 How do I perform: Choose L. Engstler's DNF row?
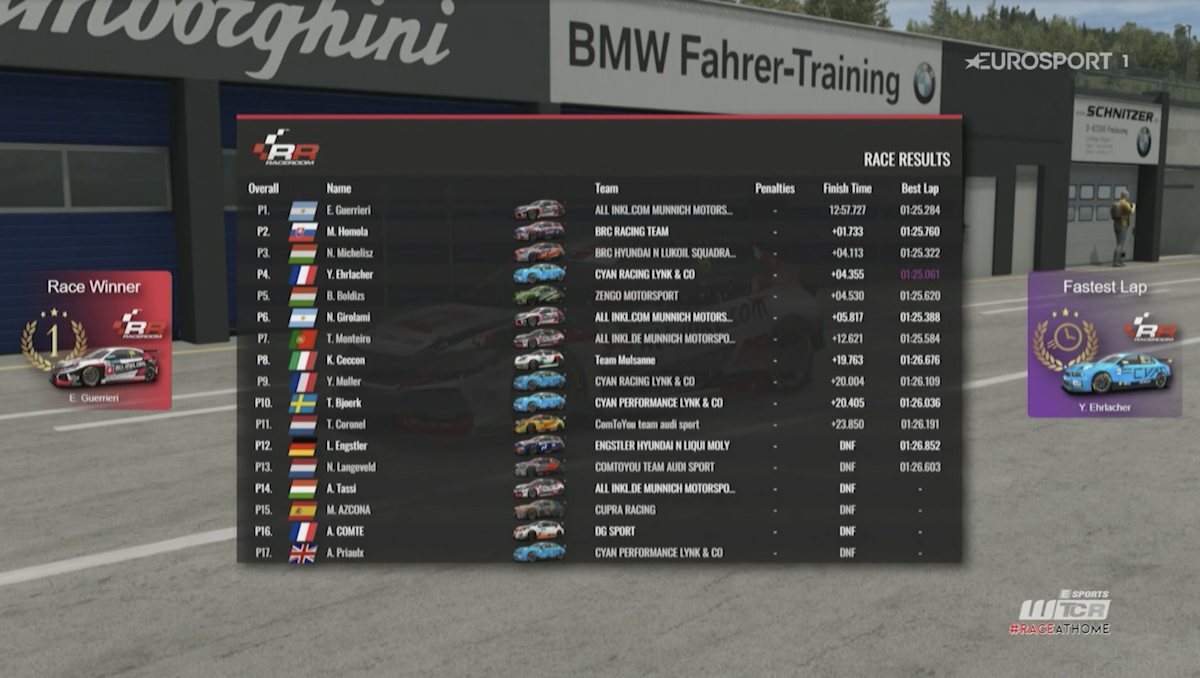coord(599,446)
